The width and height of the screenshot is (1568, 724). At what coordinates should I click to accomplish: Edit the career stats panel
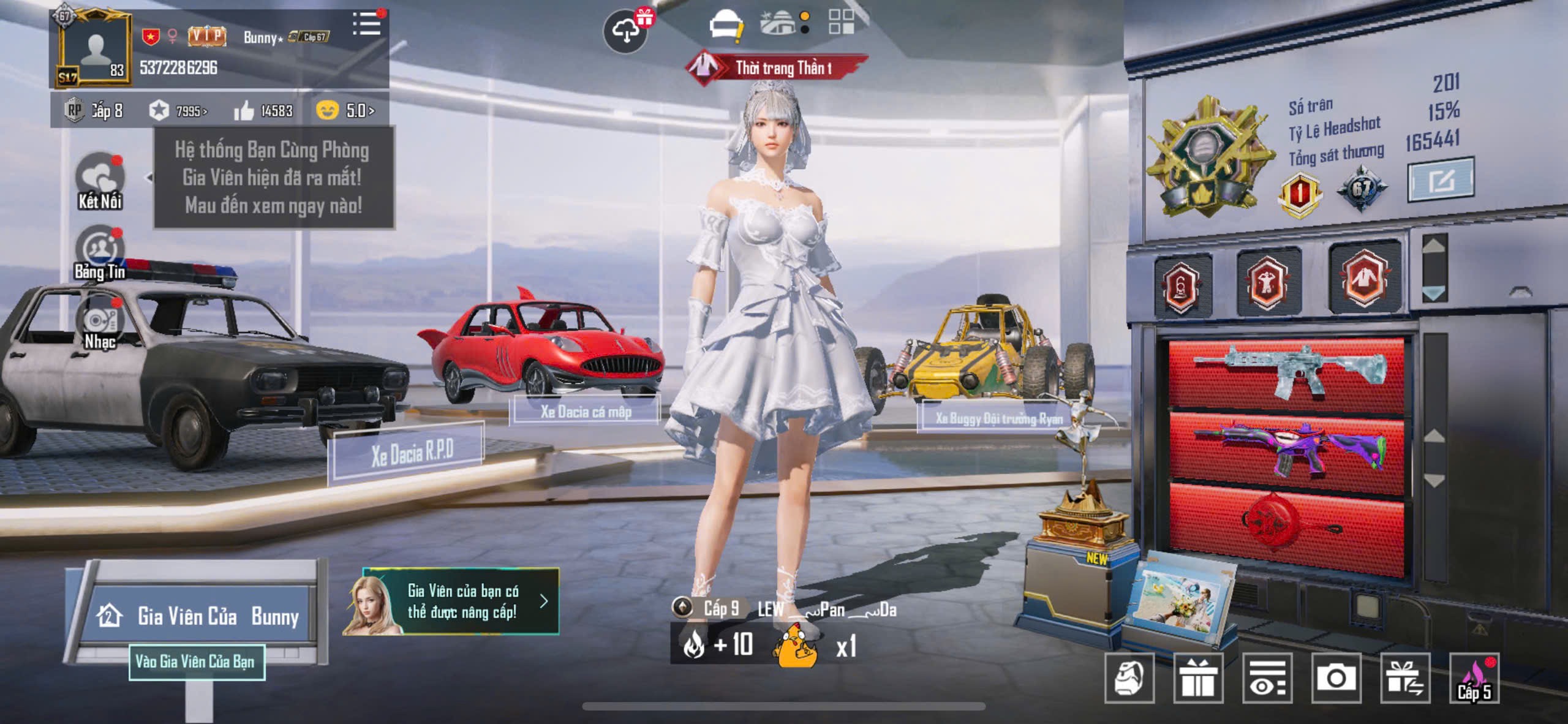(1441, 180)
